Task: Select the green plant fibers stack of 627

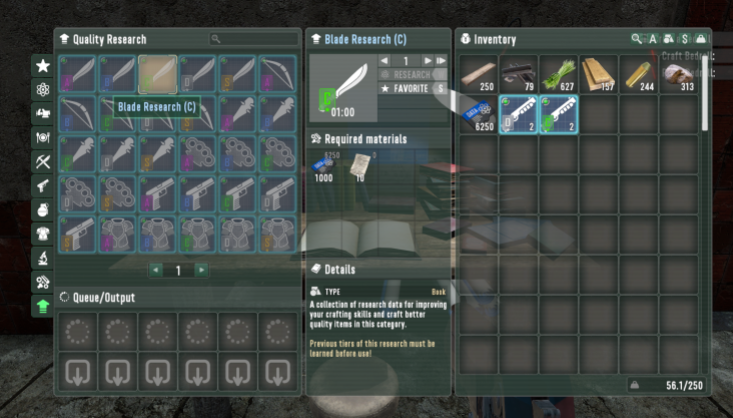Action: click(559, 74)
